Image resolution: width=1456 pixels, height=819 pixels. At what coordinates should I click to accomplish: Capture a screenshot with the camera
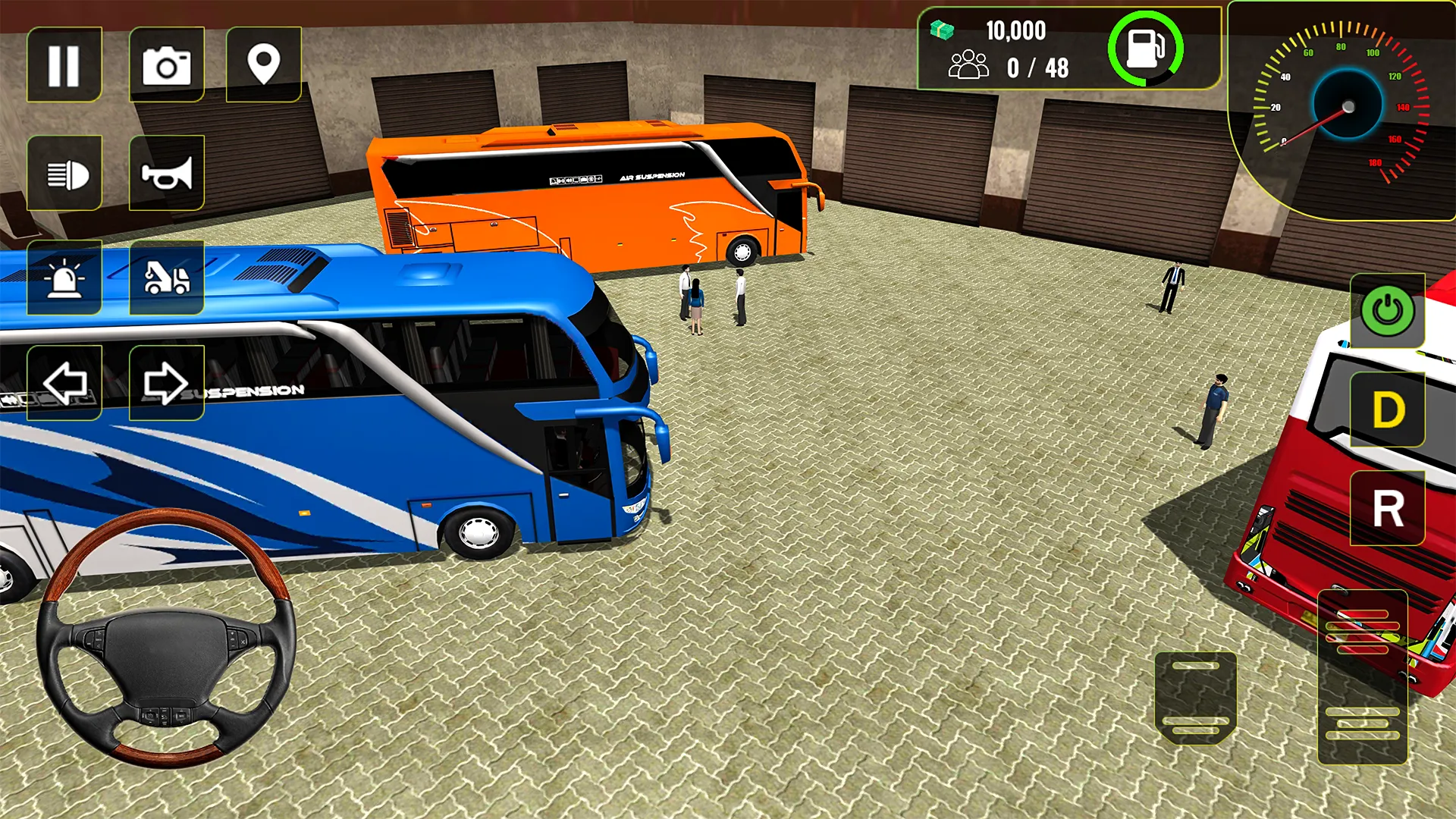[x=168, y=64]
